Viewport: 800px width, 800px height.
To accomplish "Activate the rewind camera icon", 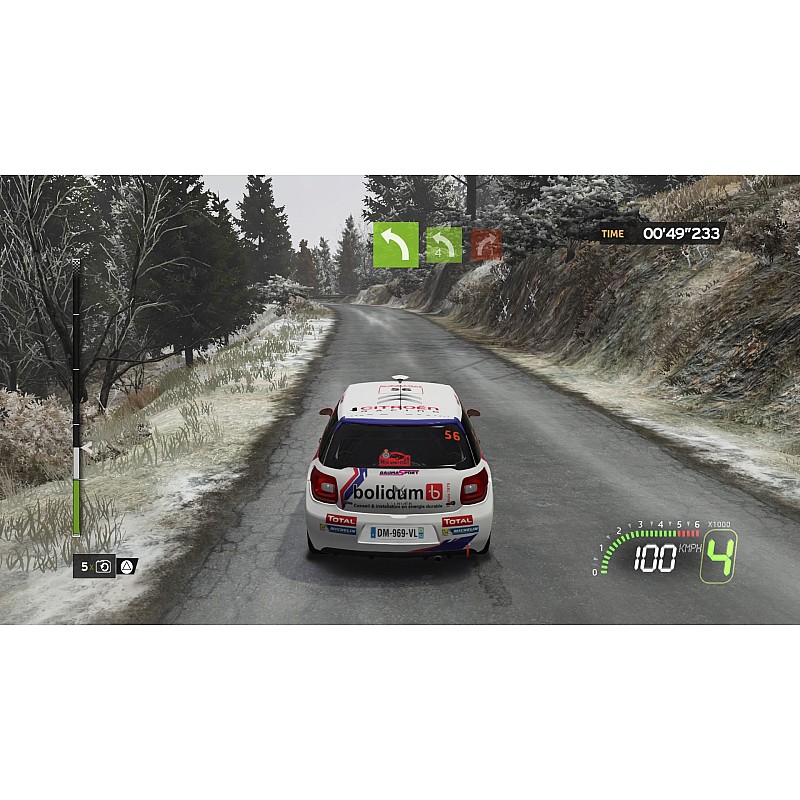I will [103, 567].
